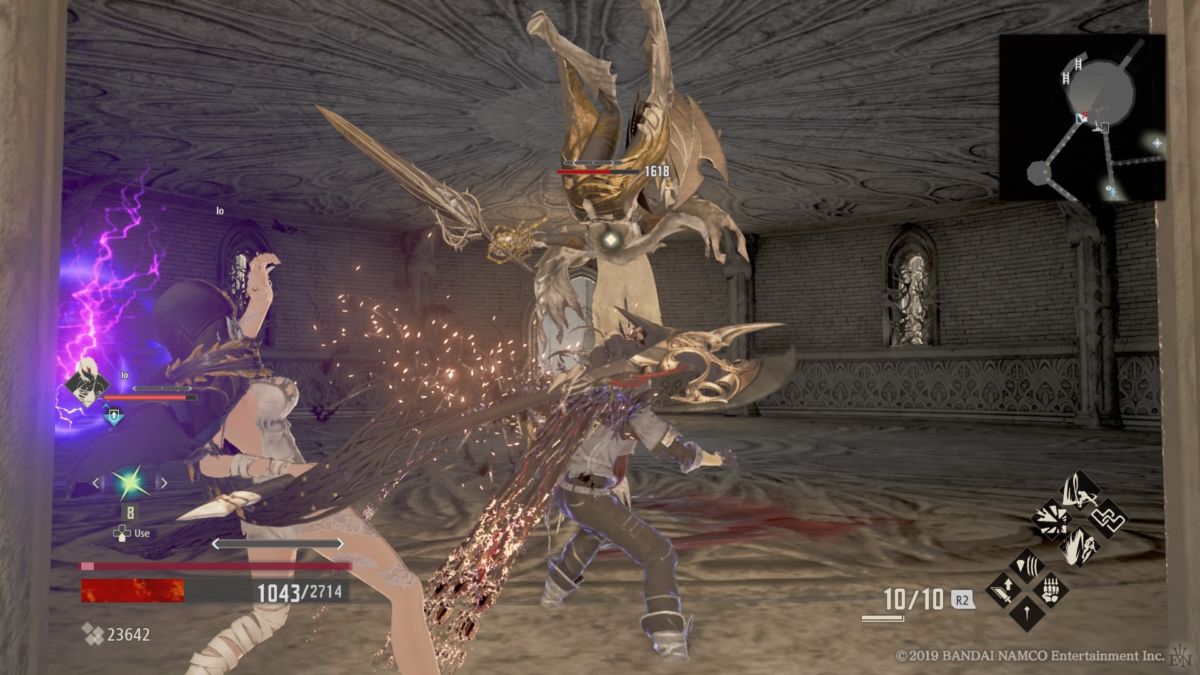
Task: Open the minimap in the corner
Action: (x=1082, y=117)
